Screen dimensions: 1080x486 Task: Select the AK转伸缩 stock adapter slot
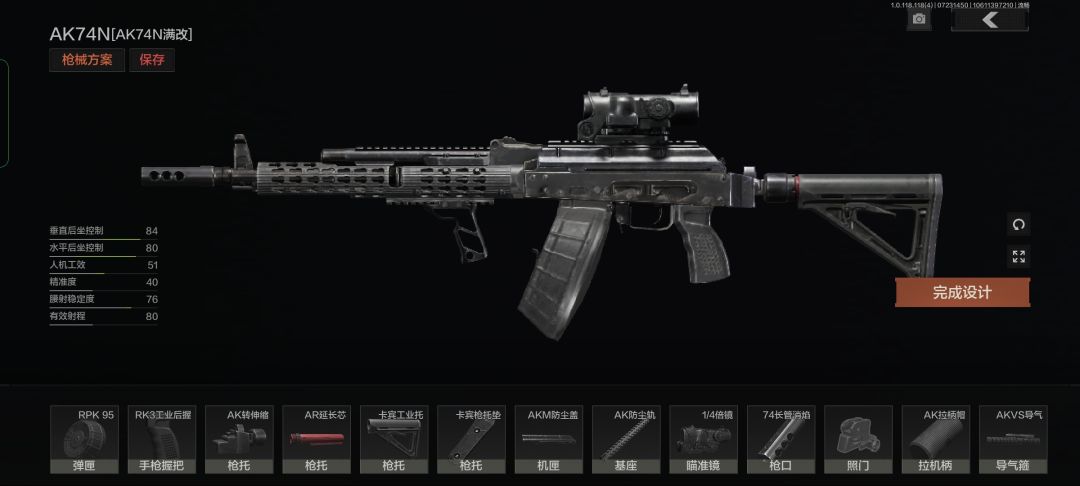pos(240,440)
